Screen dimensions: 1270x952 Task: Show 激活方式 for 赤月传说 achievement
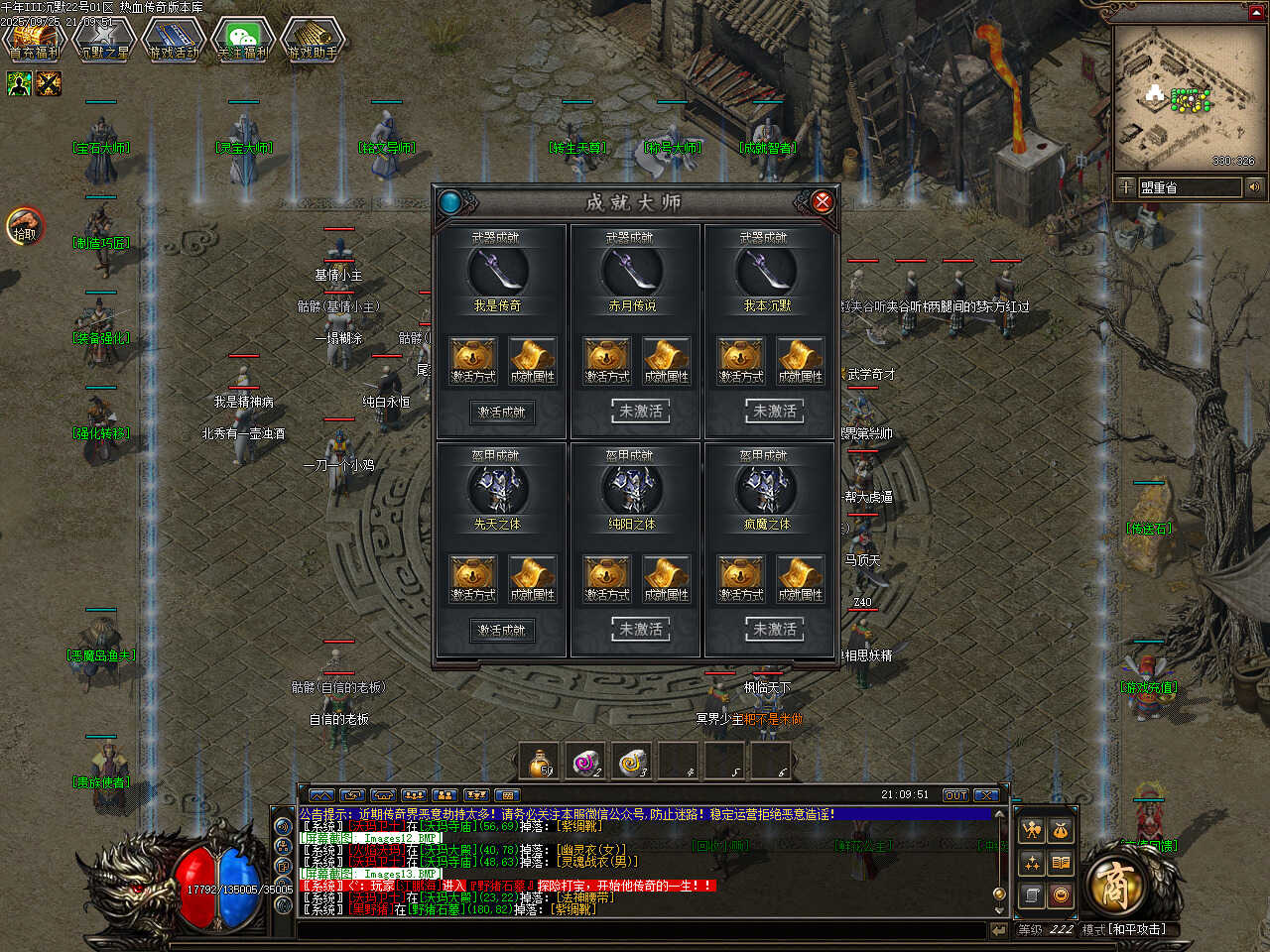click(x=607, y=360)
